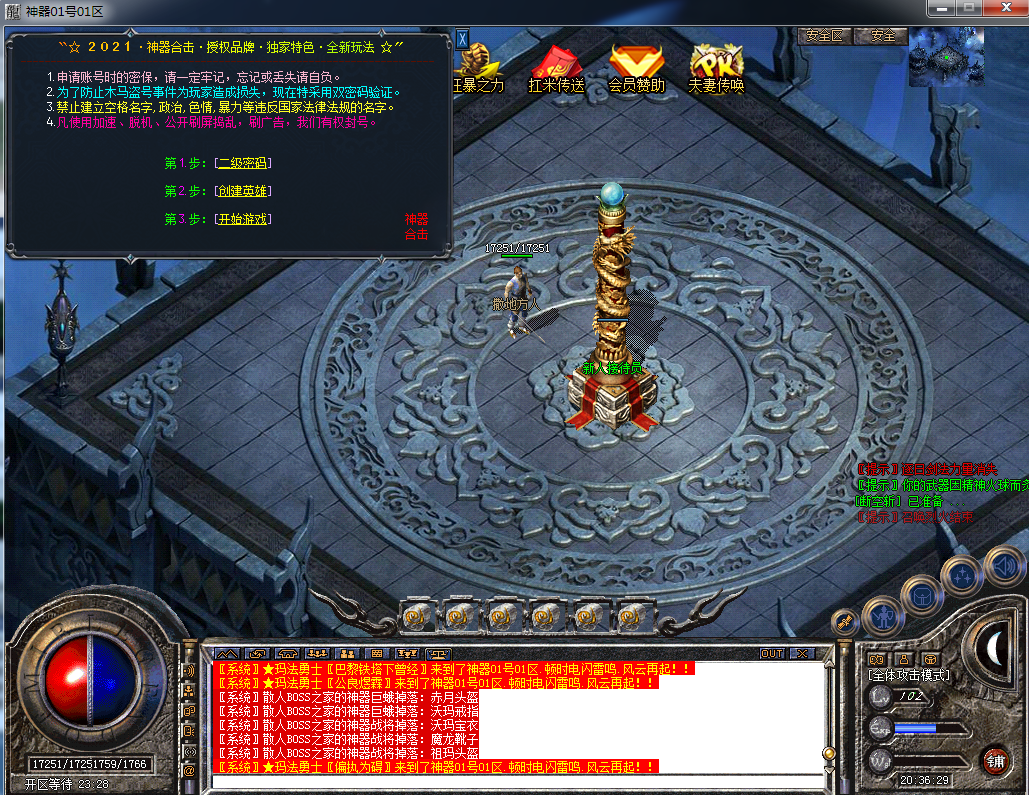This screenshot has height=795, width=1029.
Task: Click the minimap
Action: (946, 57)
